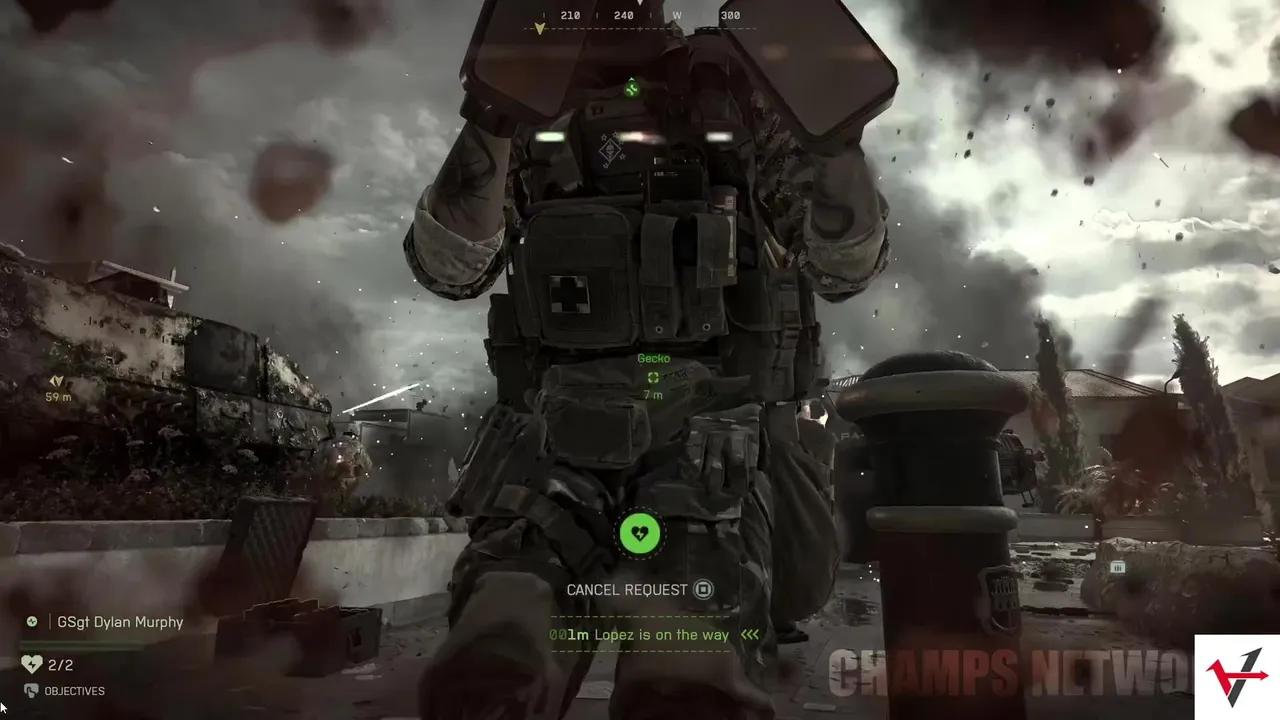
Task: Click the Objectives controller icon bottom left
Action: (x=31, y=691)
